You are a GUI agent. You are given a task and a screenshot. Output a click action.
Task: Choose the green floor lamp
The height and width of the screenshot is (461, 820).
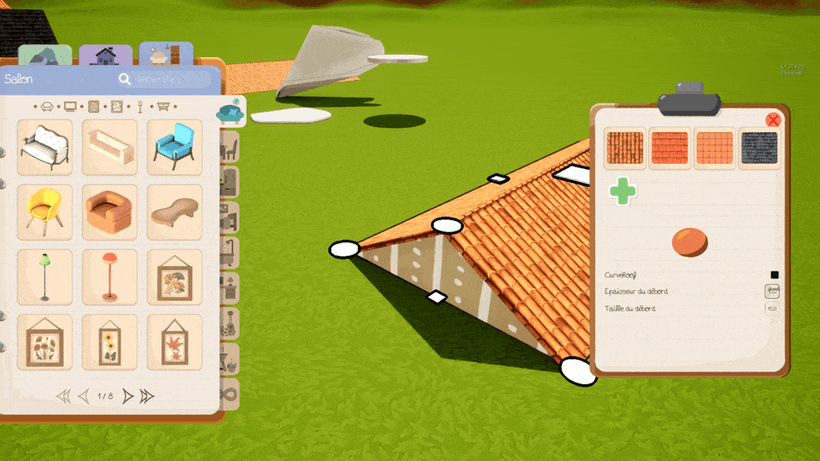point(45,276)
